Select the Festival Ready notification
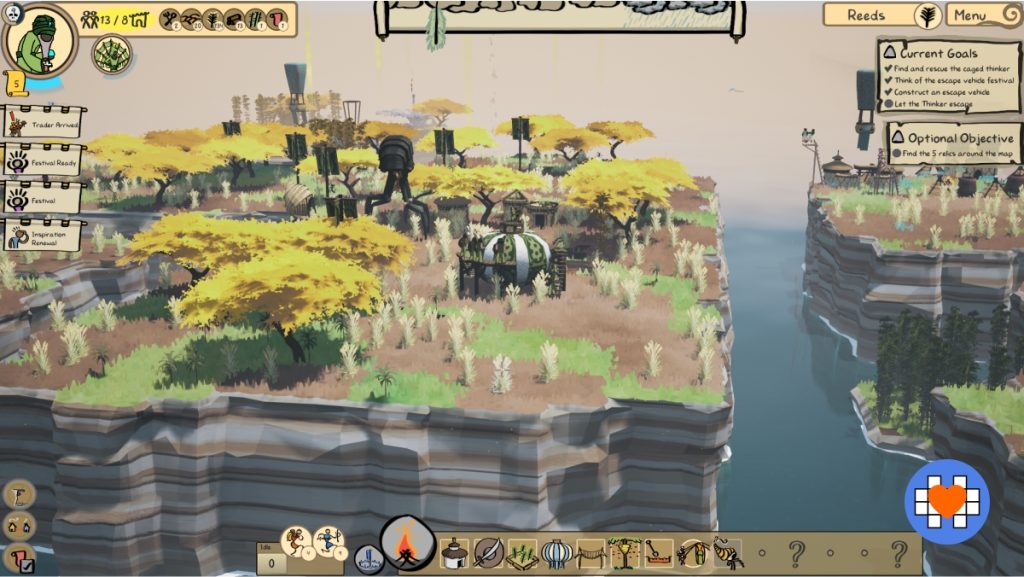The height and width of the screenshot is (577, 1024). tap(43, 159)
